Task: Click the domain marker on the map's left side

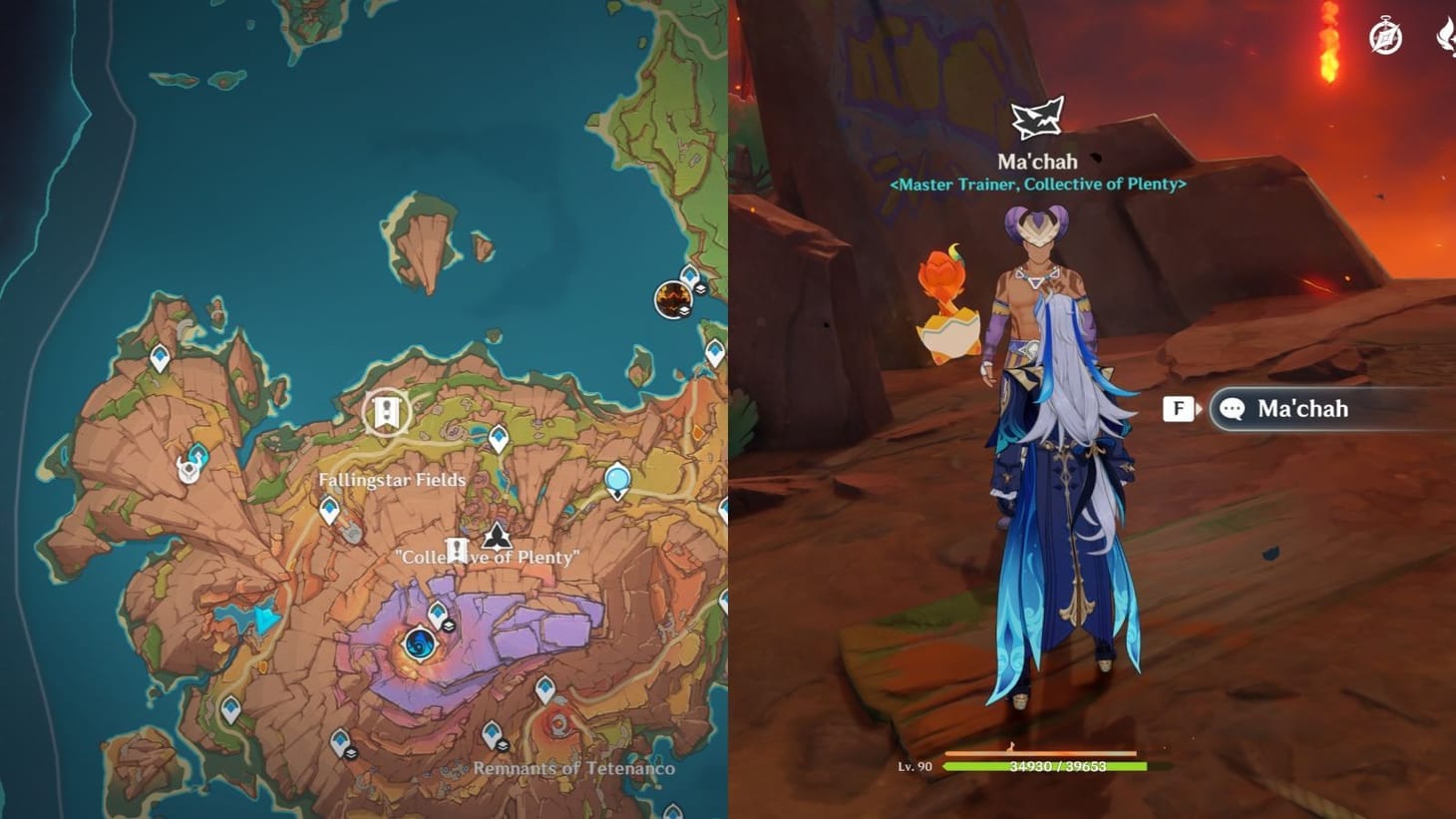Action: [188, 468]
